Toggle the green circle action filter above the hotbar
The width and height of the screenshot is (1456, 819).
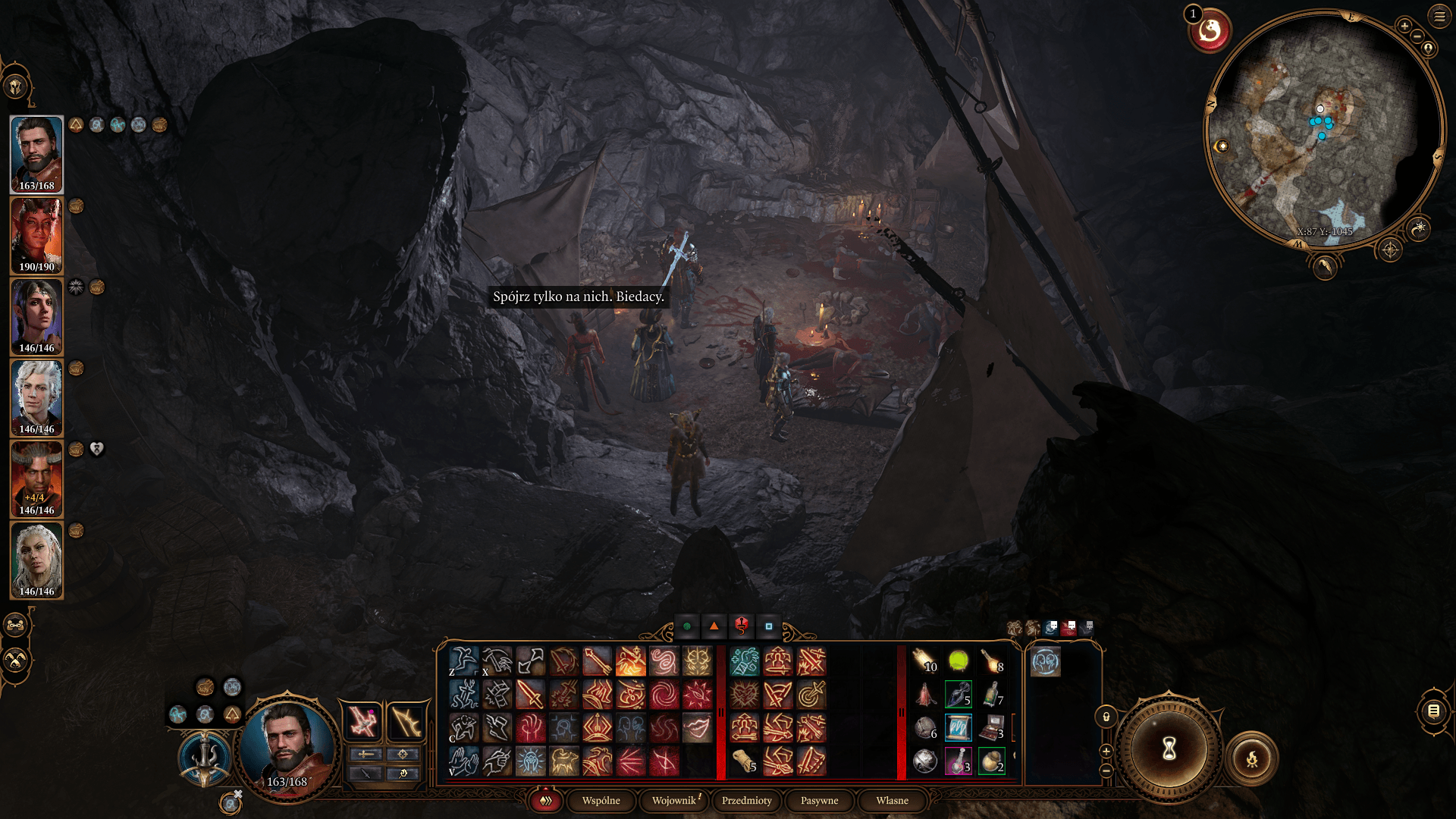coord(689,626)
